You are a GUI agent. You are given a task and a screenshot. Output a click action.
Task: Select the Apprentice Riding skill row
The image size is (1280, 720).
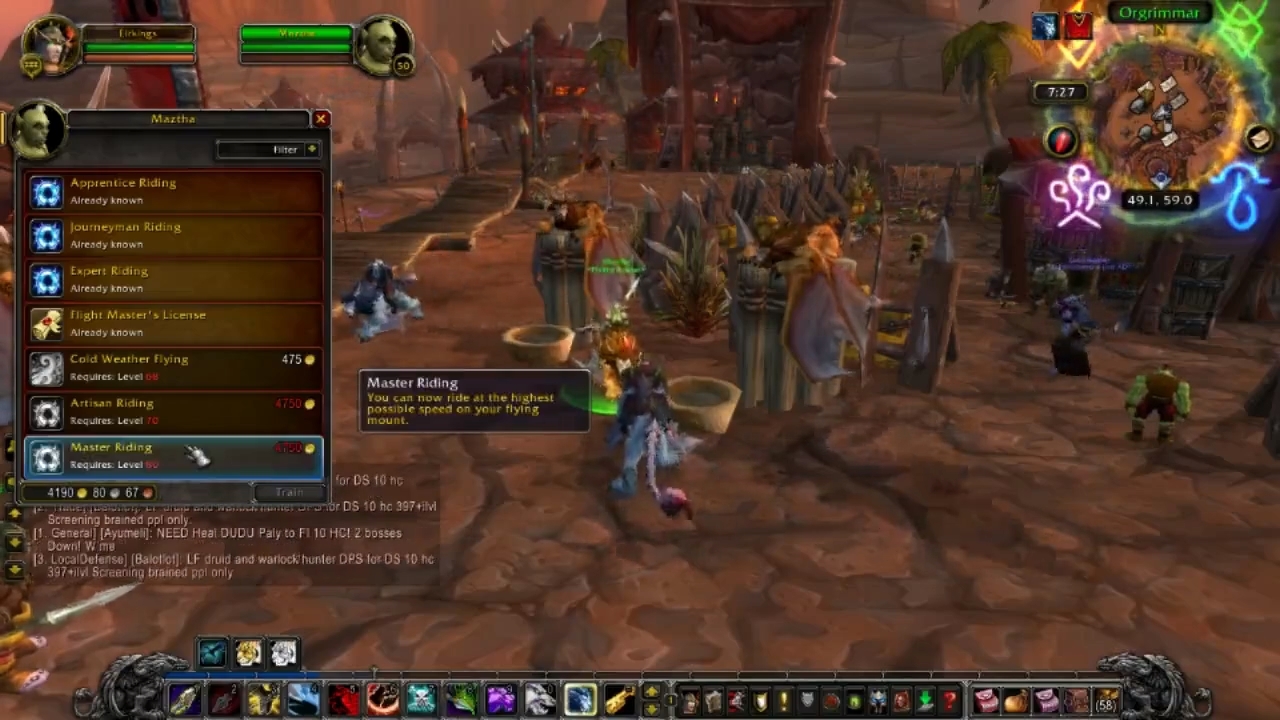pos(174,191)
